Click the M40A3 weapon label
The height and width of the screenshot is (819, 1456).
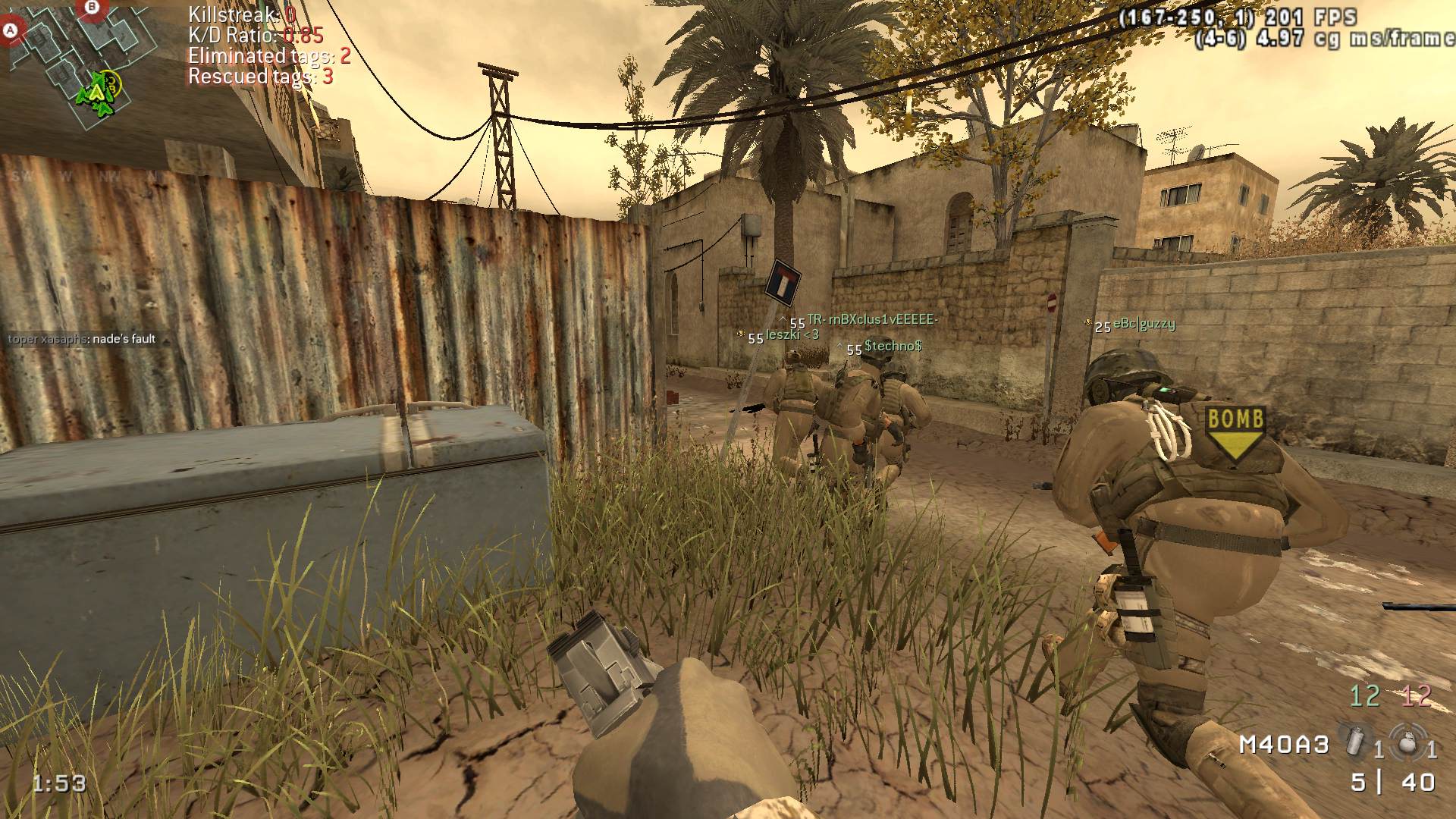1284,745
